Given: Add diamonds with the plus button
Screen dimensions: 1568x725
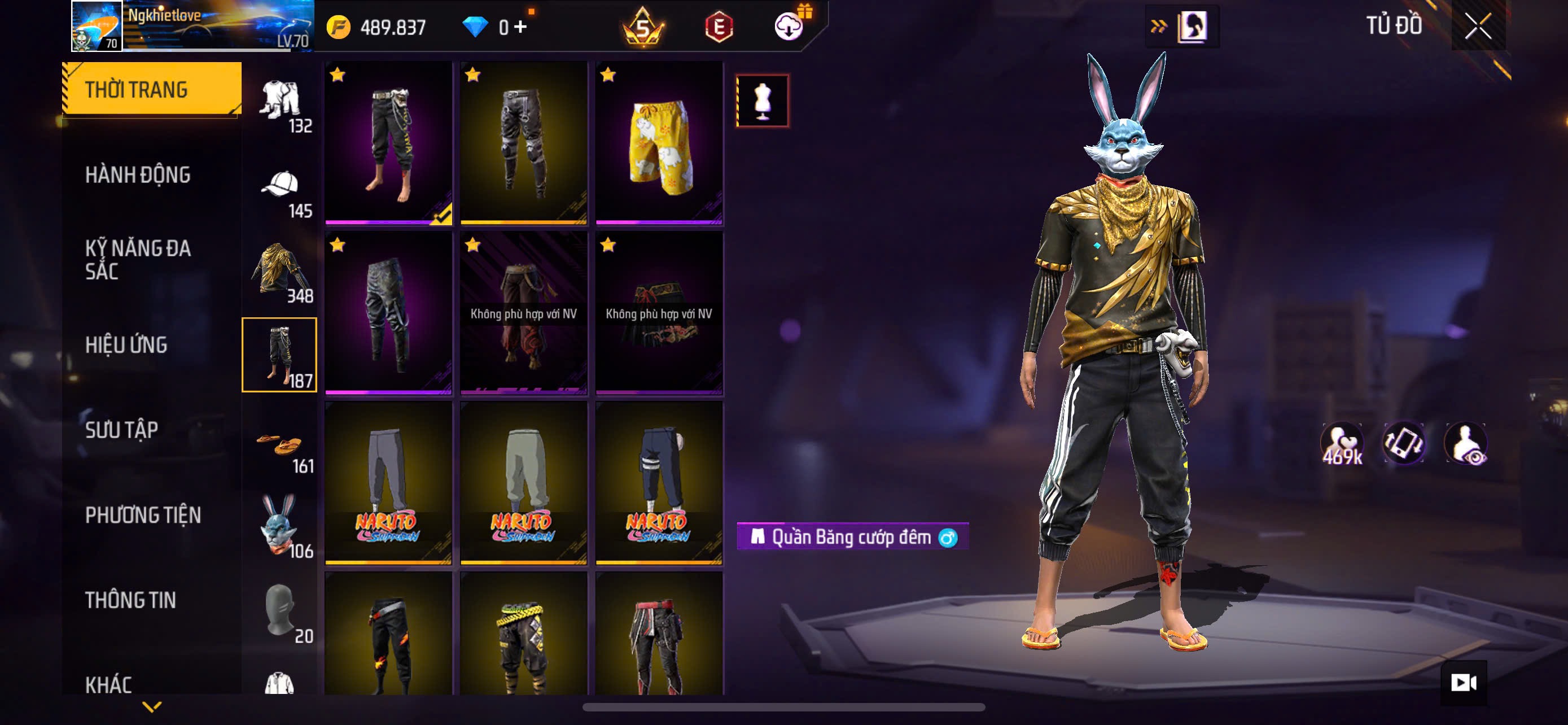Looking at the screenshot, I should (x=520, y=27).
